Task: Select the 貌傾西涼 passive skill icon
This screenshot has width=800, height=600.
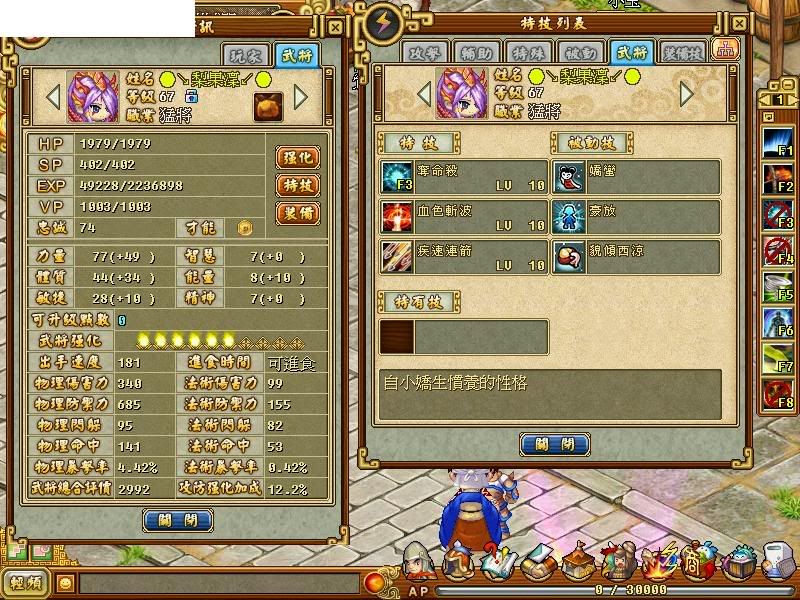Action: pyautogui.click(x=568, y=256)
